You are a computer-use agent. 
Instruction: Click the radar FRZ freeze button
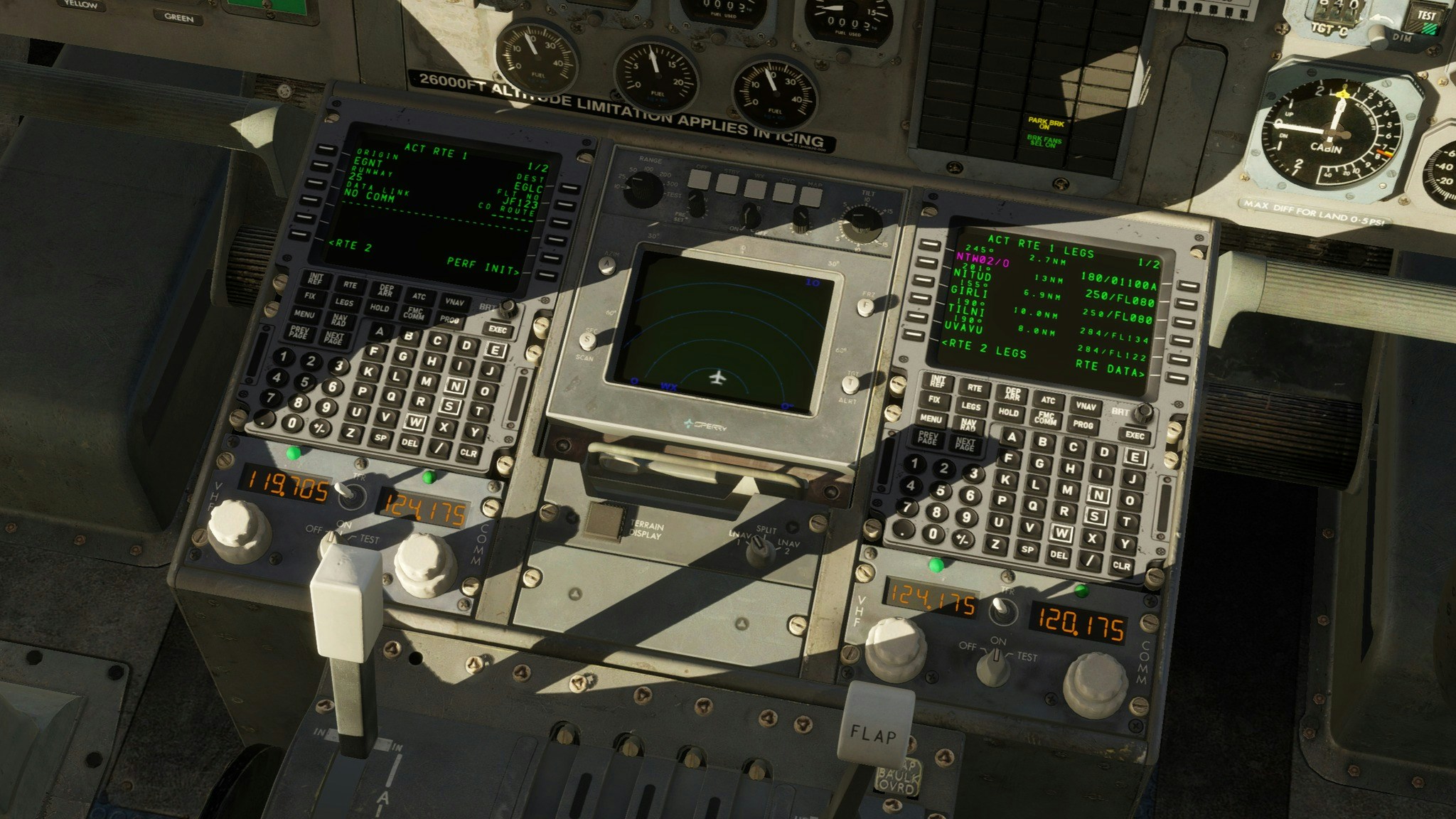click(x=864, y=307)
